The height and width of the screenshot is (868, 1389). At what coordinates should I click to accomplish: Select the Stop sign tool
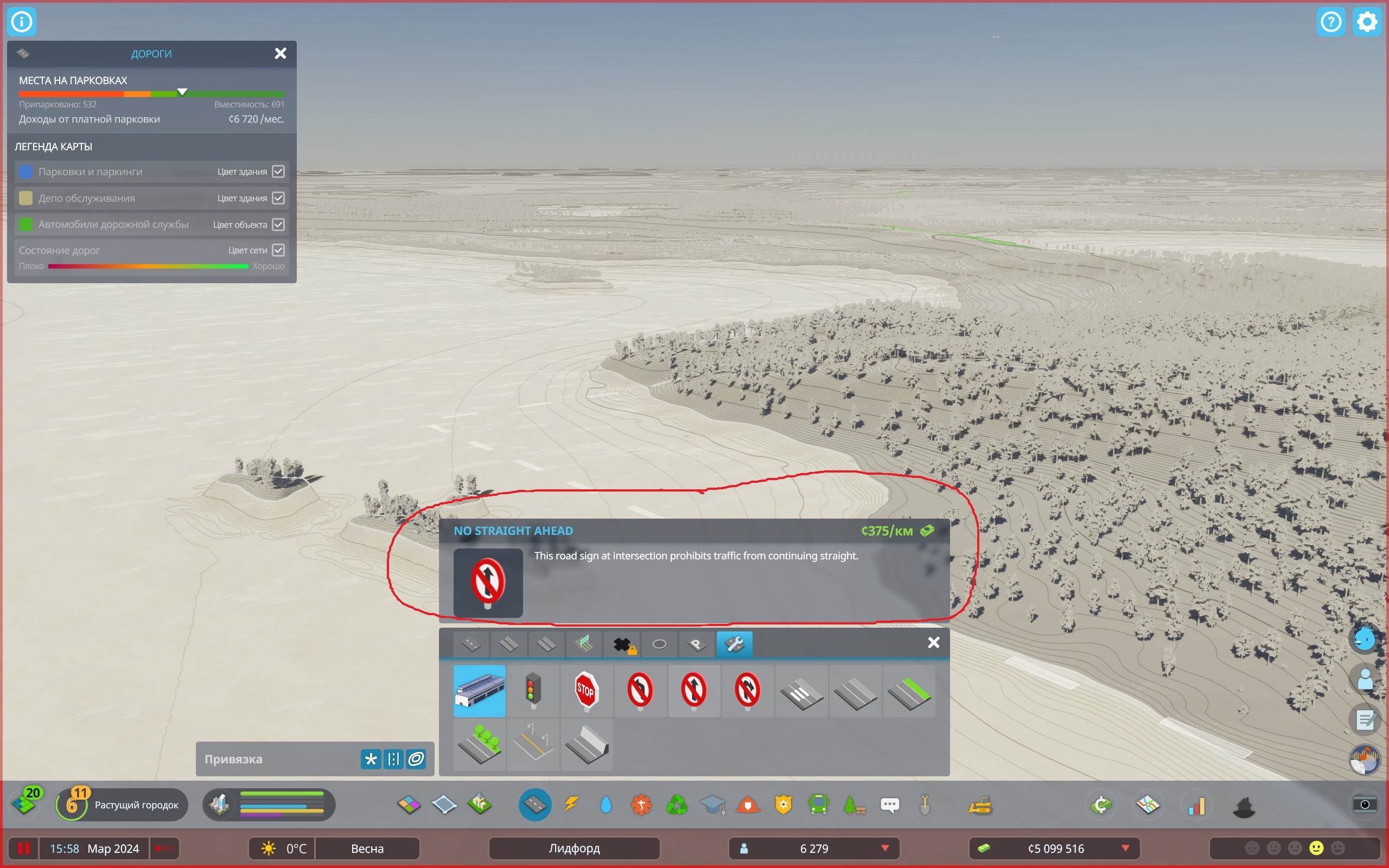click(586, 691)
